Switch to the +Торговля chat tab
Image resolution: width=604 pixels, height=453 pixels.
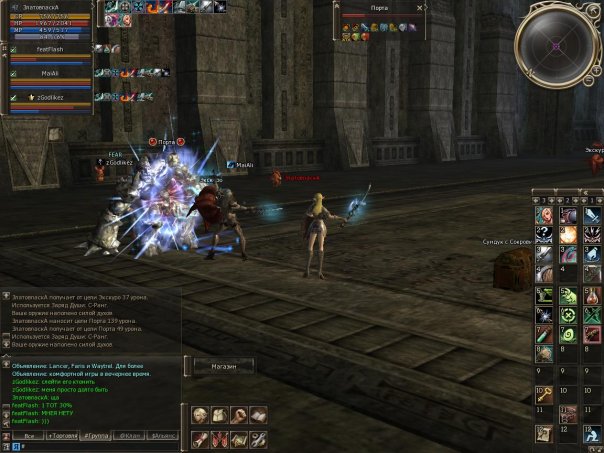[x=64, y=437]
